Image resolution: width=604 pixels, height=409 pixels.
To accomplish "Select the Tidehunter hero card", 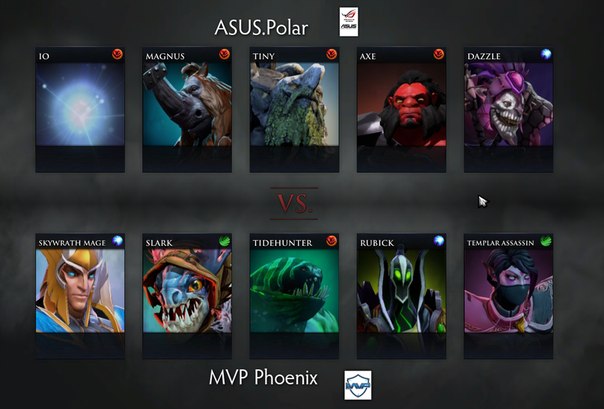I will (x=294, y=296).
